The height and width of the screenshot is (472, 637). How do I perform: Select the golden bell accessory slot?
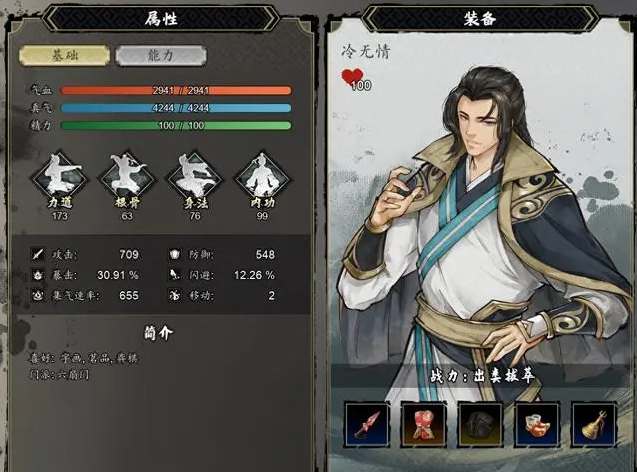click(x=594, y=425)
